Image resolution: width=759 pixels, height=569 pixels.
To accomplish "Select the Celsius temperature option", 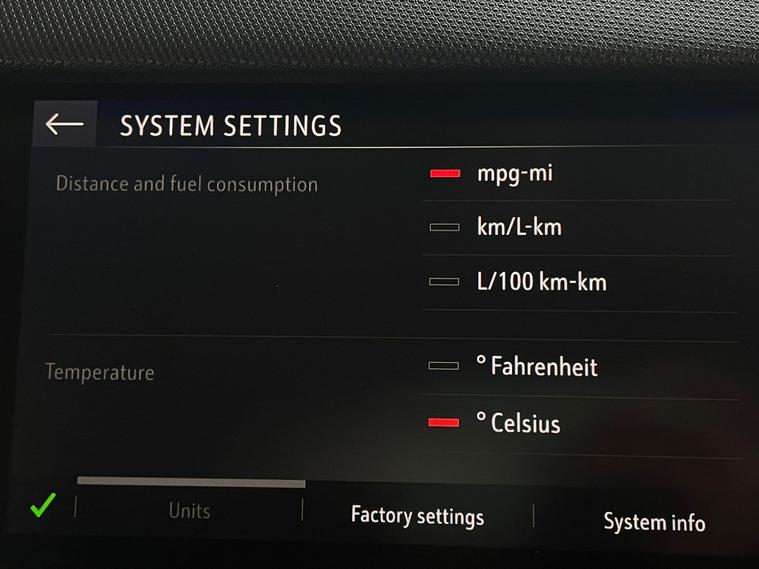I will pyautogui.click(x=517, y=423).
